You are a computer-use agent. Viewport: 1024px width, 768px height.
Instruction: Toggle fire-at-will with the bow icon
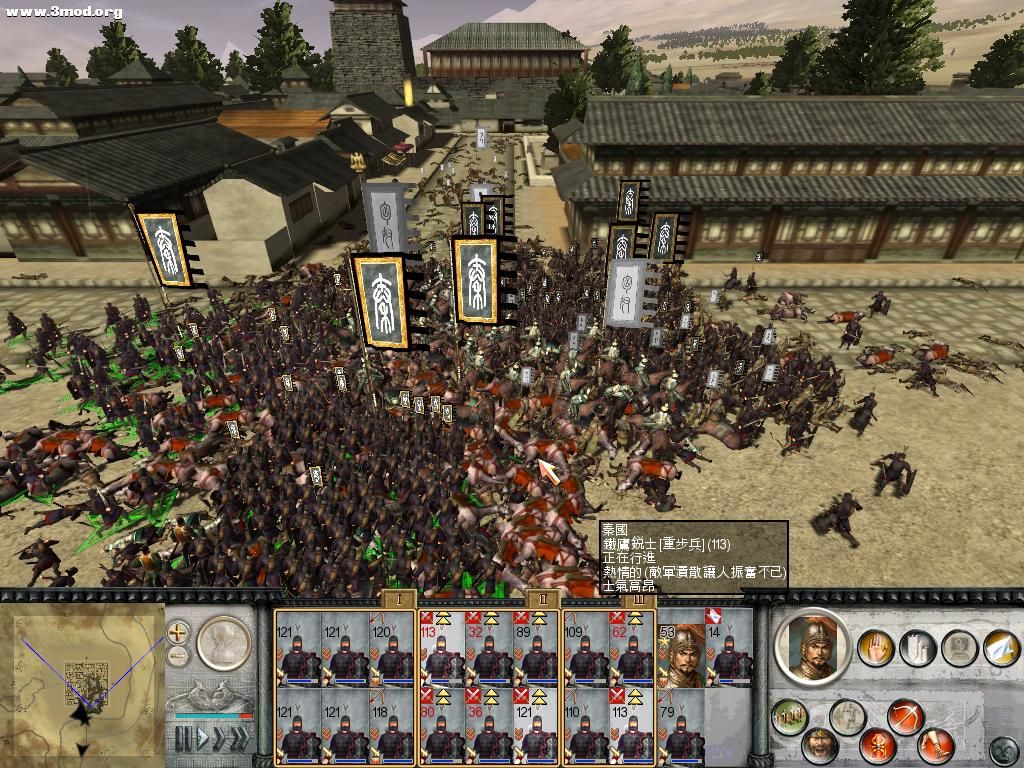904,716
